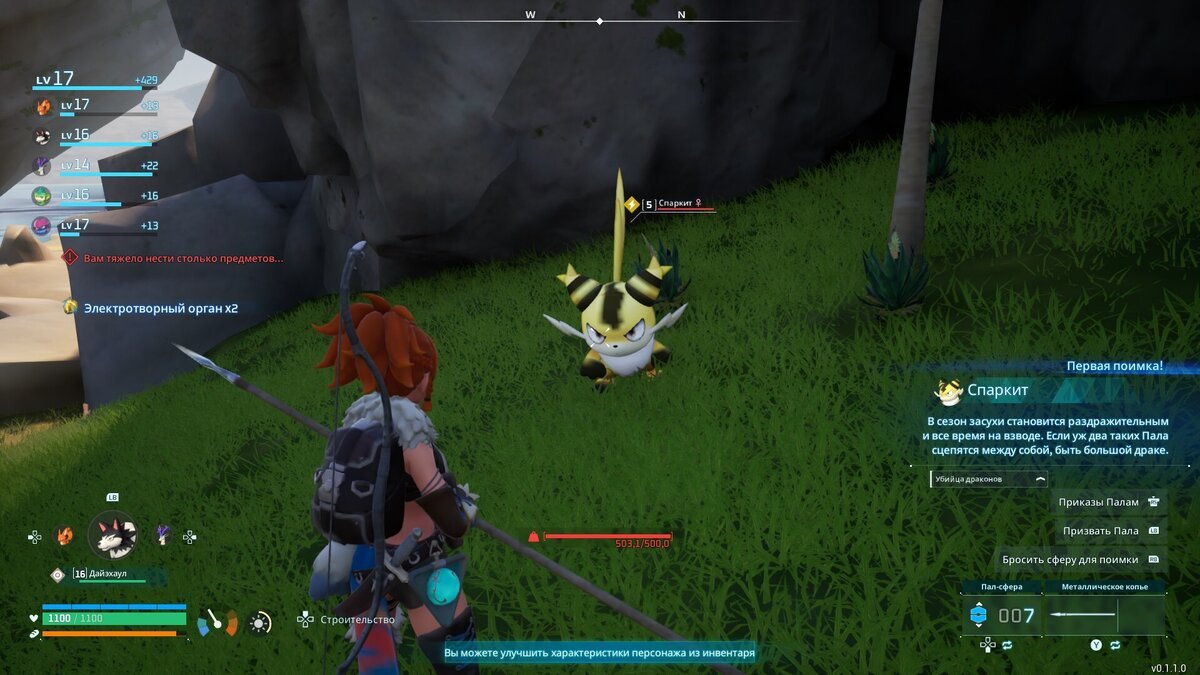The height and width of the screenshot is (675, 1200).
Task: Select the Металлическое копье weapon slot
Action: point(1104,615)
